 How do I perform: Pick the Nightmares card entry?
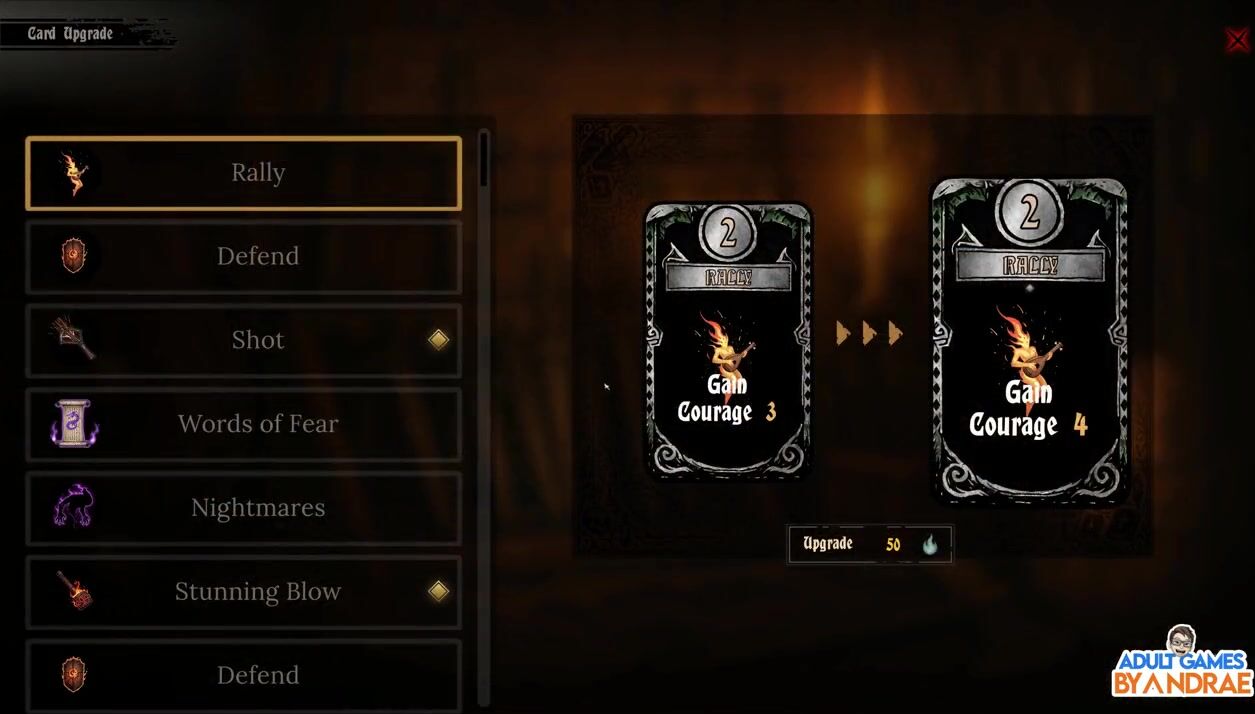243,508
